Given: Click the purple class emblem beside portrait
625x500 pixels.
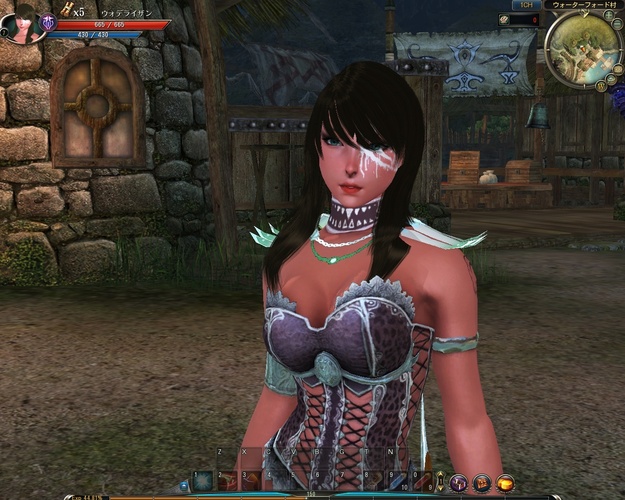Looking at the screenshot, I should tap(48, 22).
